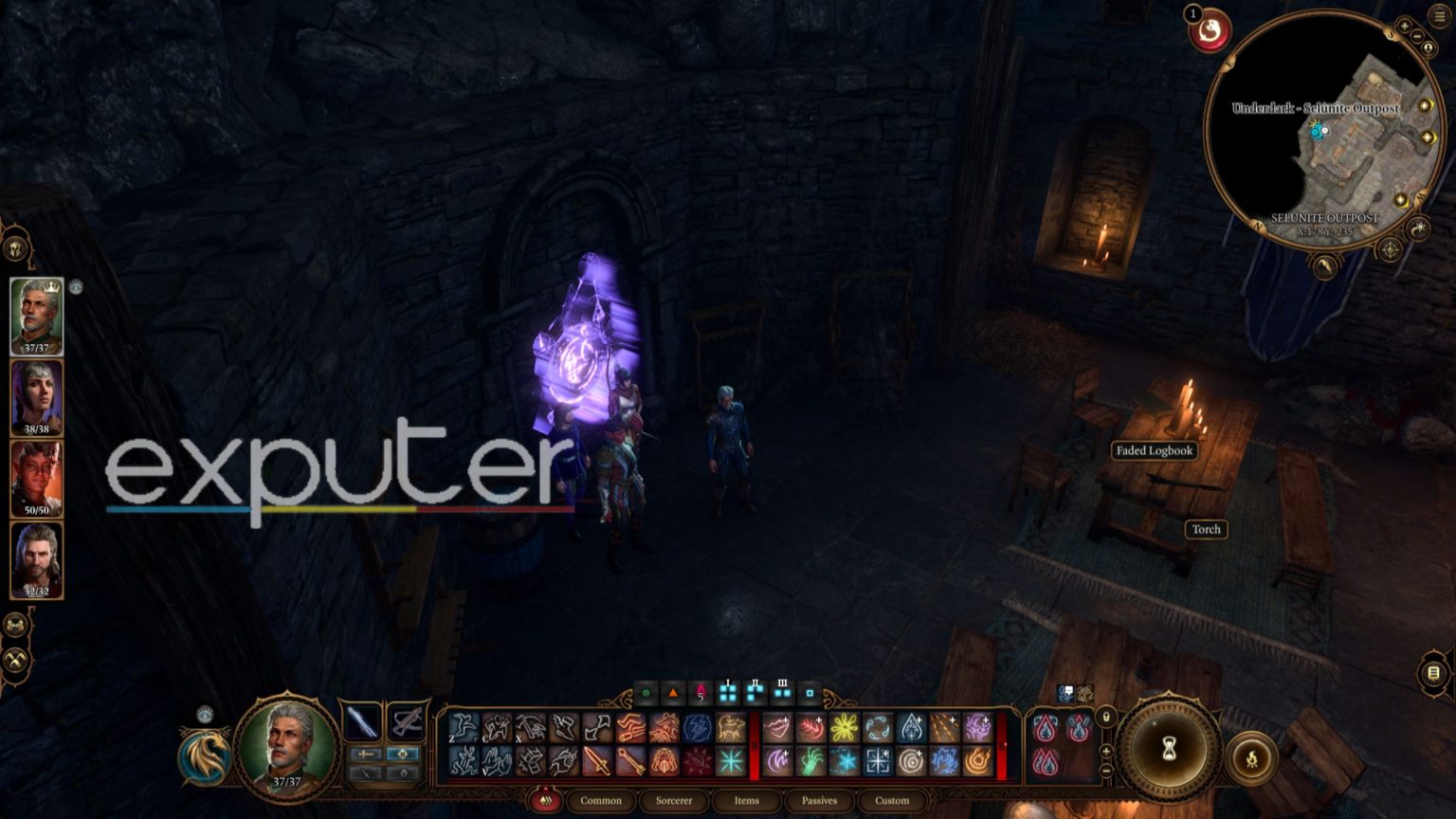Switch to the Common hotbar tab
1456x819 pixels.
coord(601,801)
